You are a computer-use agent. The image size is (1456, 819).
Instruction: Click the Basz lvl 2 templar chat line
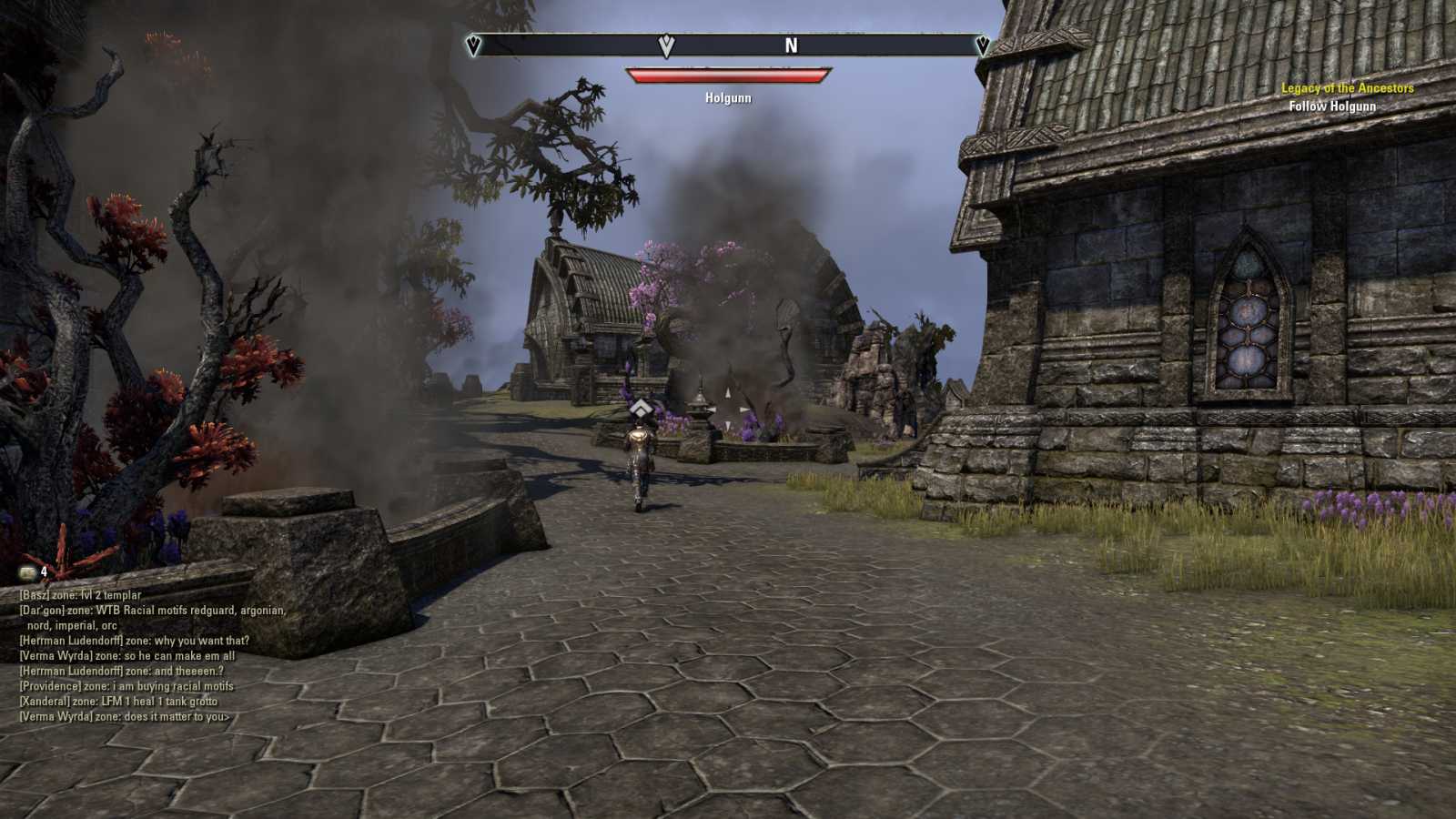79,593
